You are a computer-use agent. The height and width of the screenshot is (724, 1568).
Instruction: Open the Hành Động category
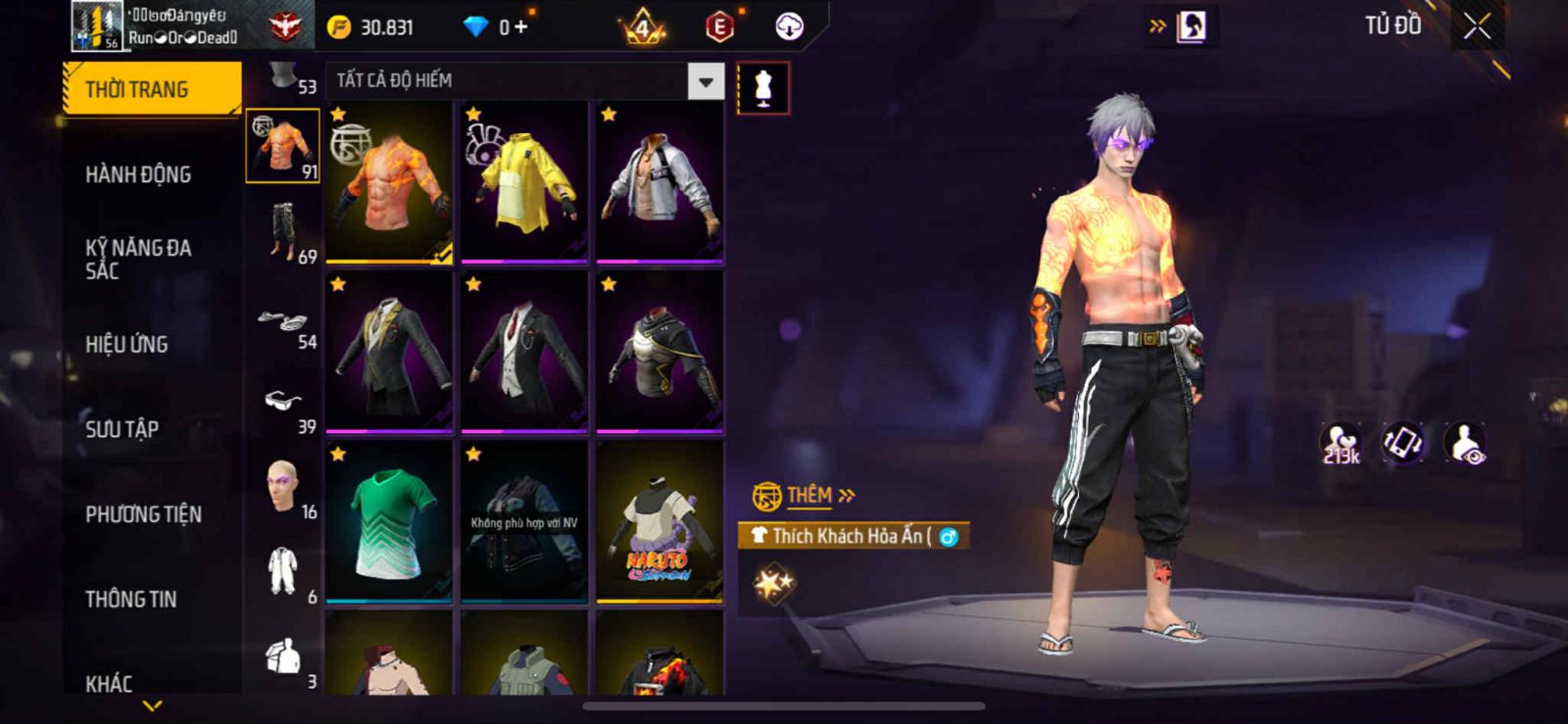click(x=138, y=174)
